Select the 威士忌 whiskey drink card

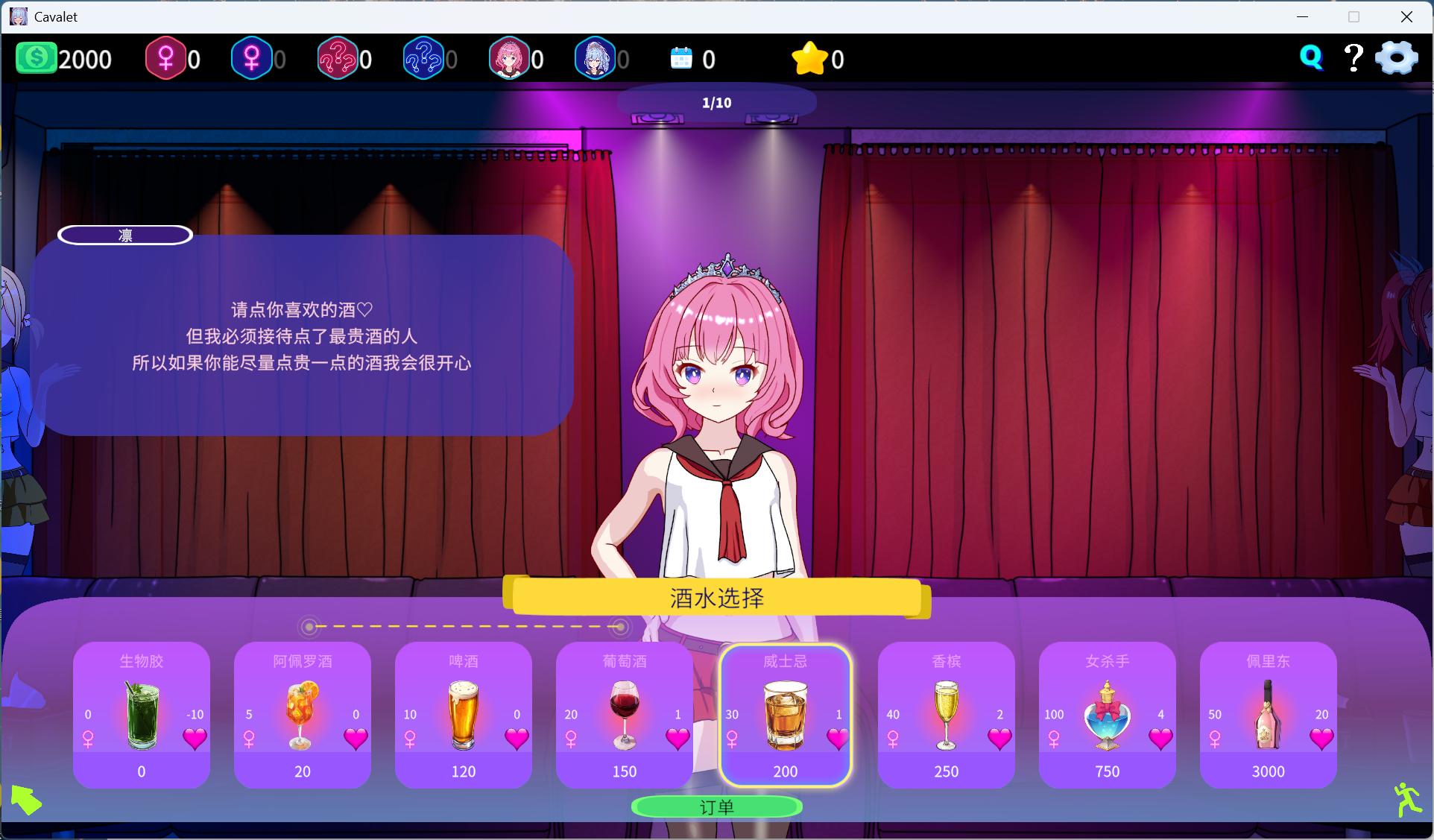pyautogui.click(x=785, y=716)
